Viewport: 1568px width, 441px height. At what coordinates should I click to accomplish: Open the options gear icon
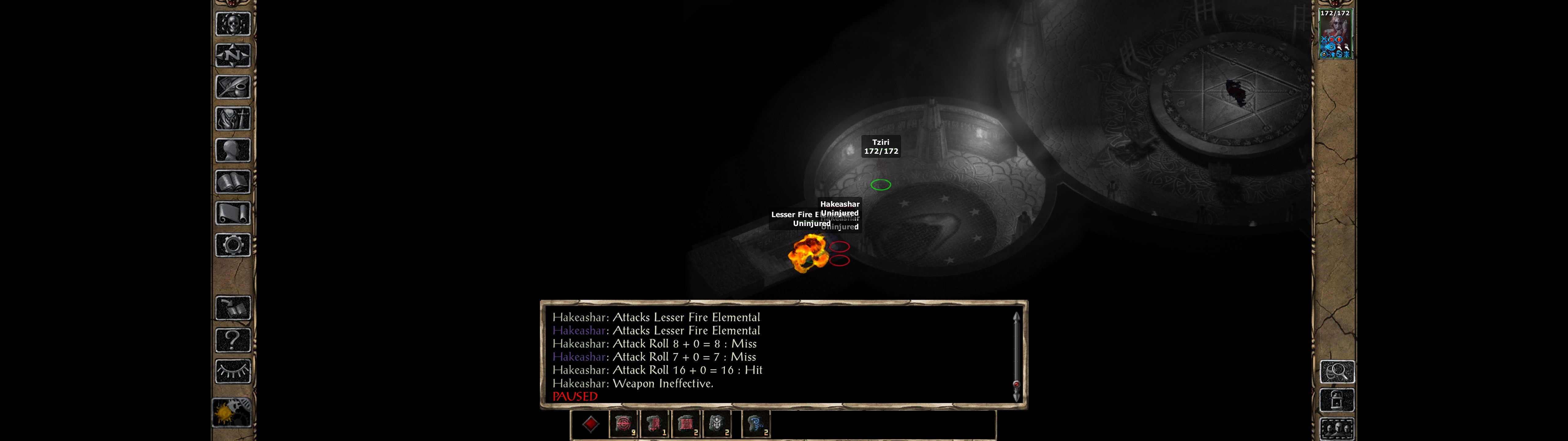click(232, 245)
